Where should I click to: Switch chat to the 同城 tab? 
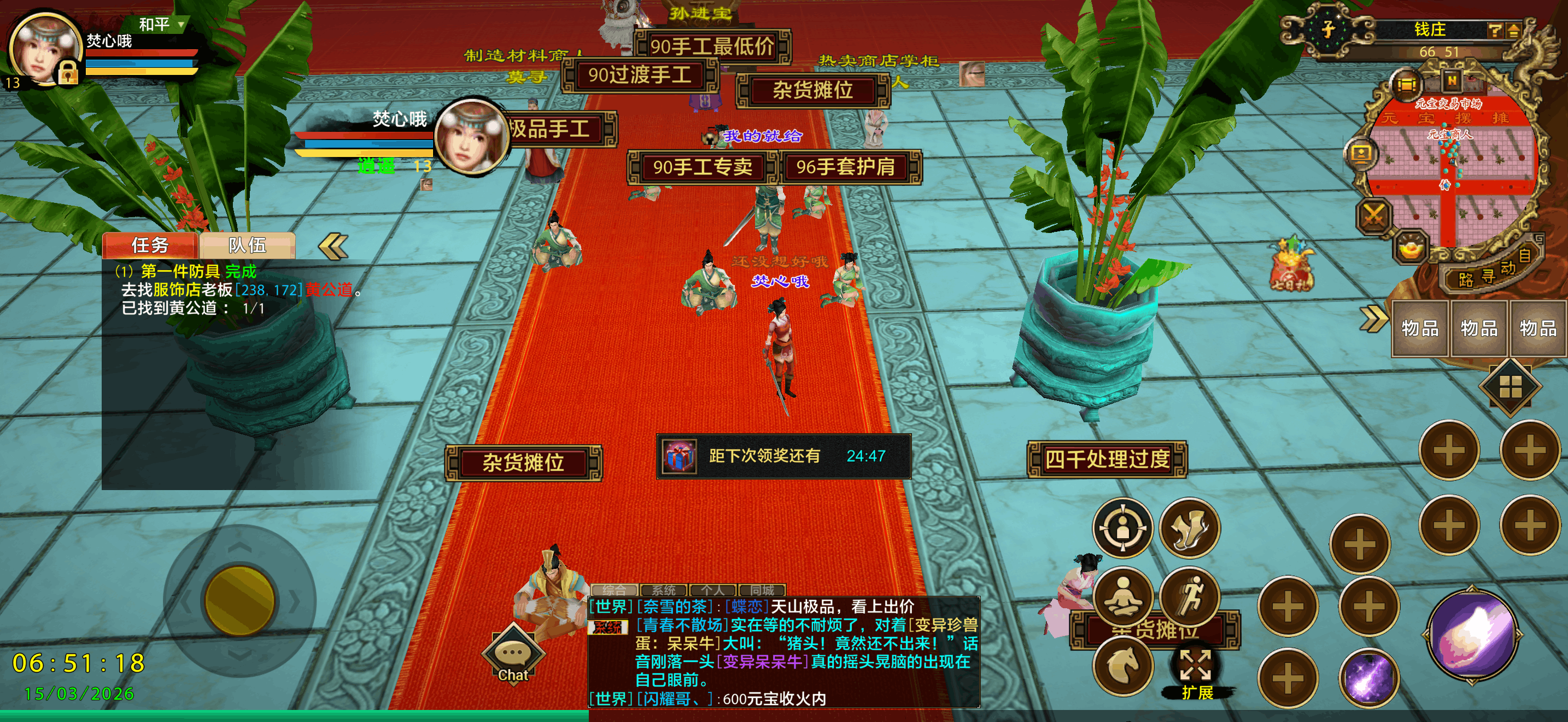(x=762, y=589)
